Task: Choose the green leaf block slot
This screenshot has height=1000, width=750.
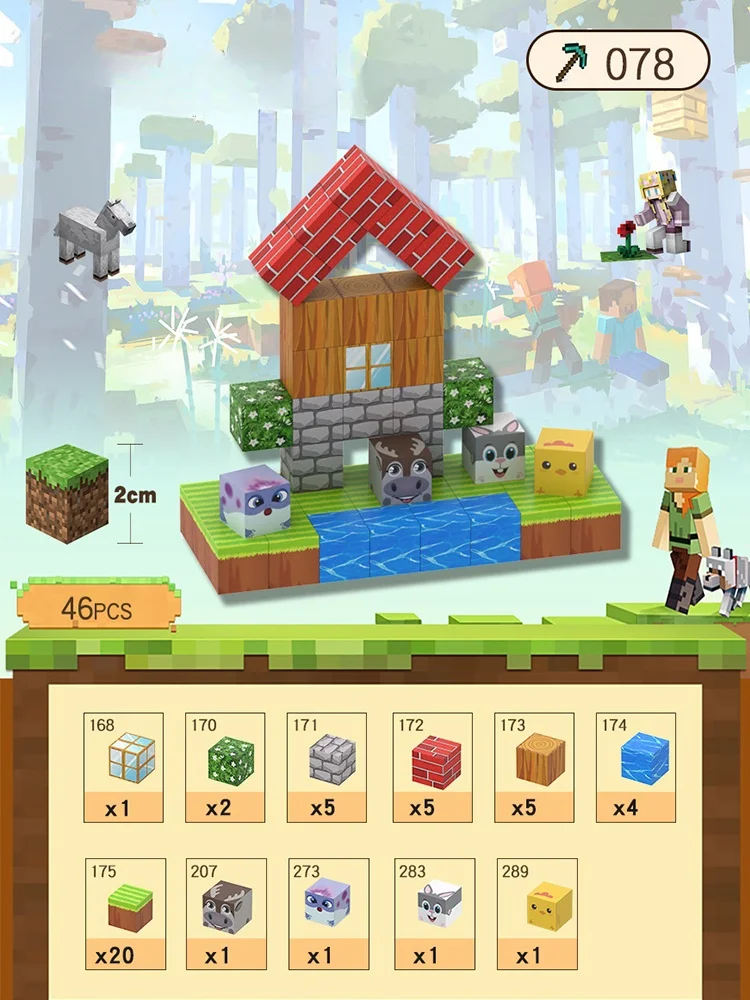Action: tap(226, 767)
